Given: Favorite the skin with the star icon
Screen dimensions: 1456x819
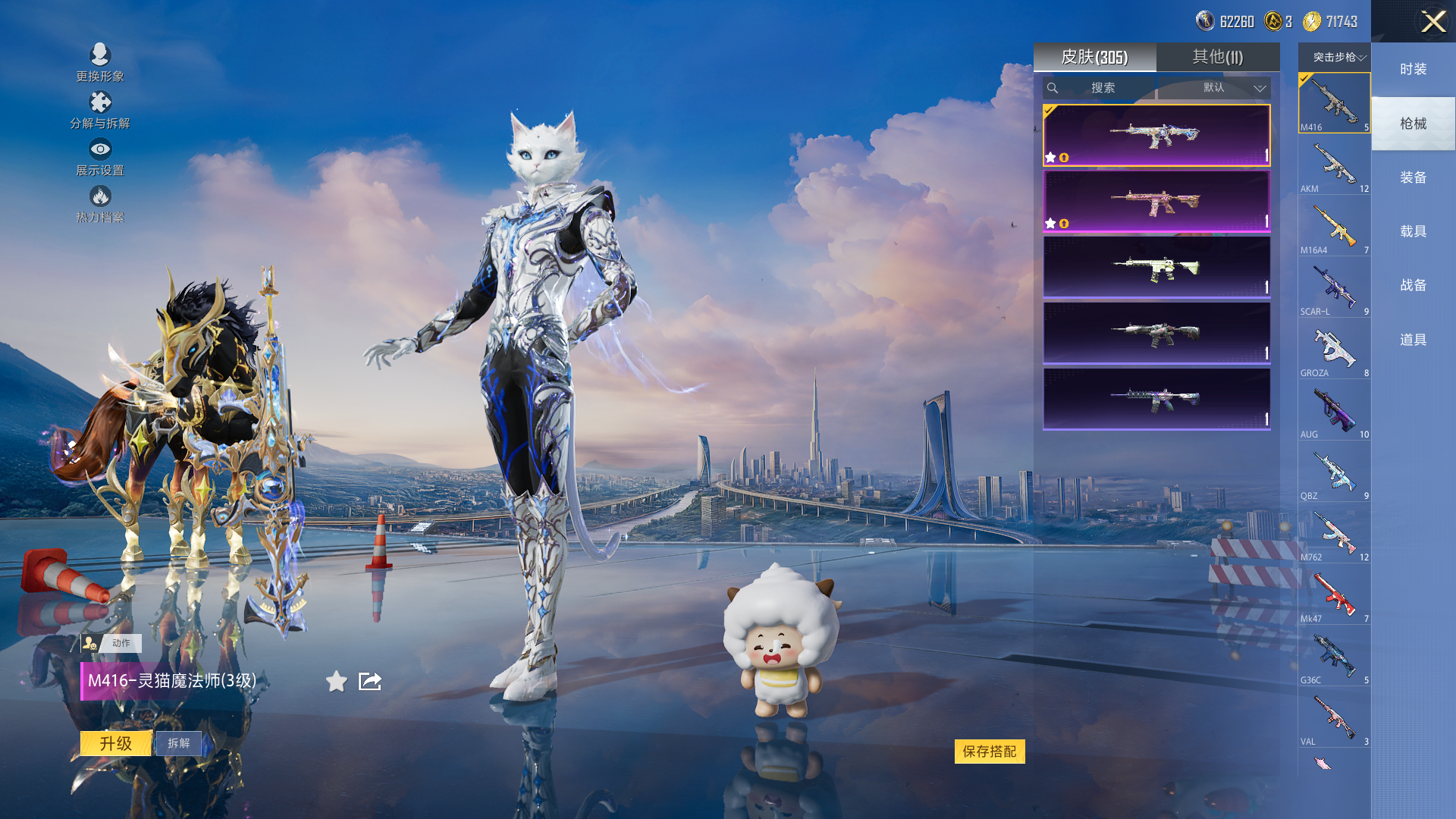Looking at the screenshot, I should tap(337, 682).
